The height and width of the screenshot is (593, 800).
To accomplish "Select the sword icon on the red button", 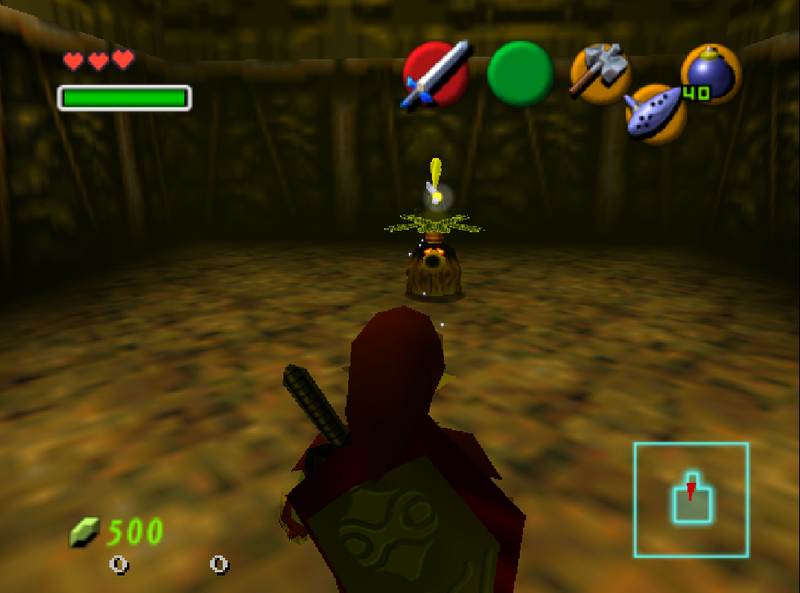I will (x=436, y=74).
